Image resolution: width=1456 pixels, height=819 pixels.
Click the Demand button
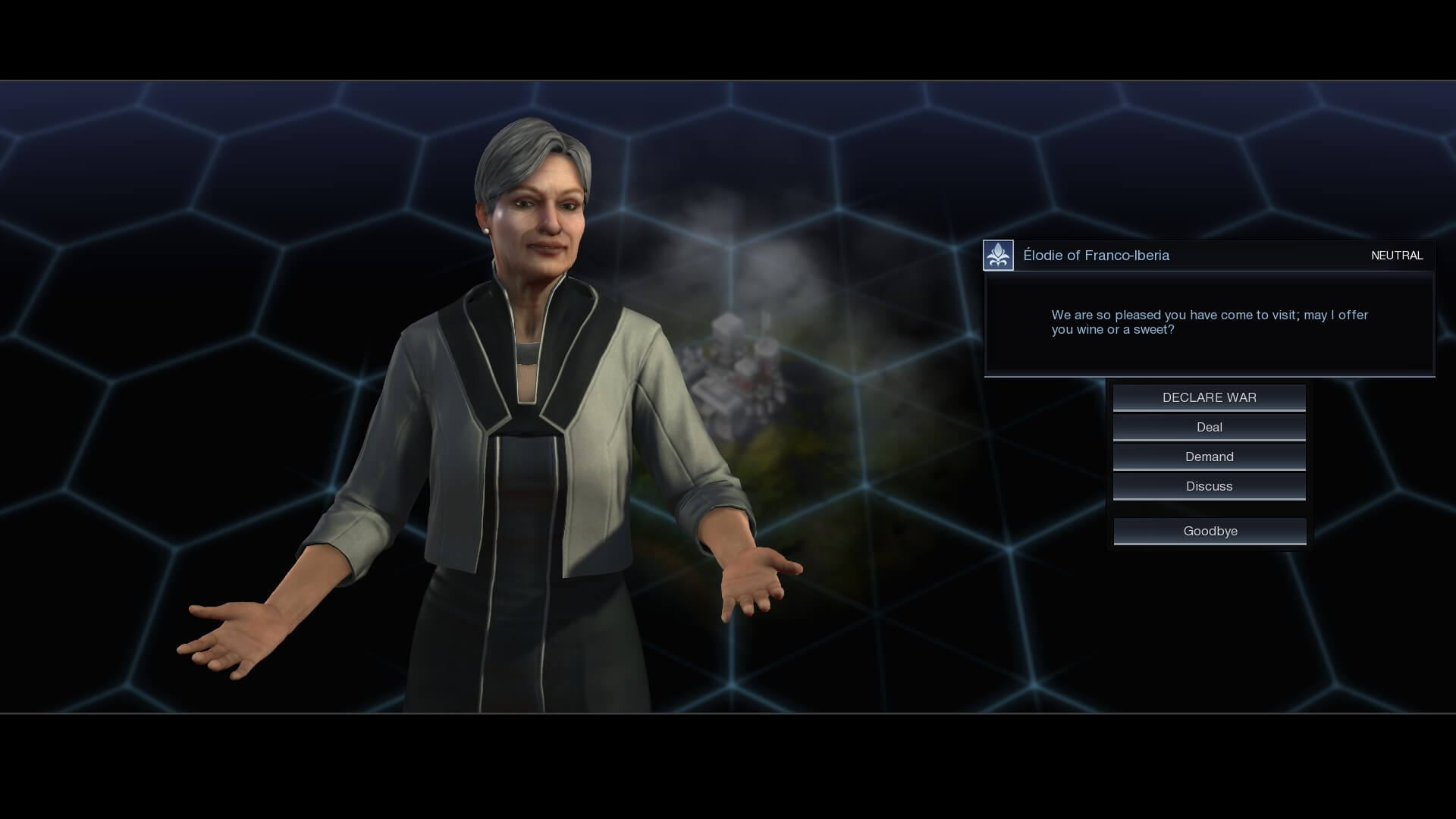coord(1209,456)
